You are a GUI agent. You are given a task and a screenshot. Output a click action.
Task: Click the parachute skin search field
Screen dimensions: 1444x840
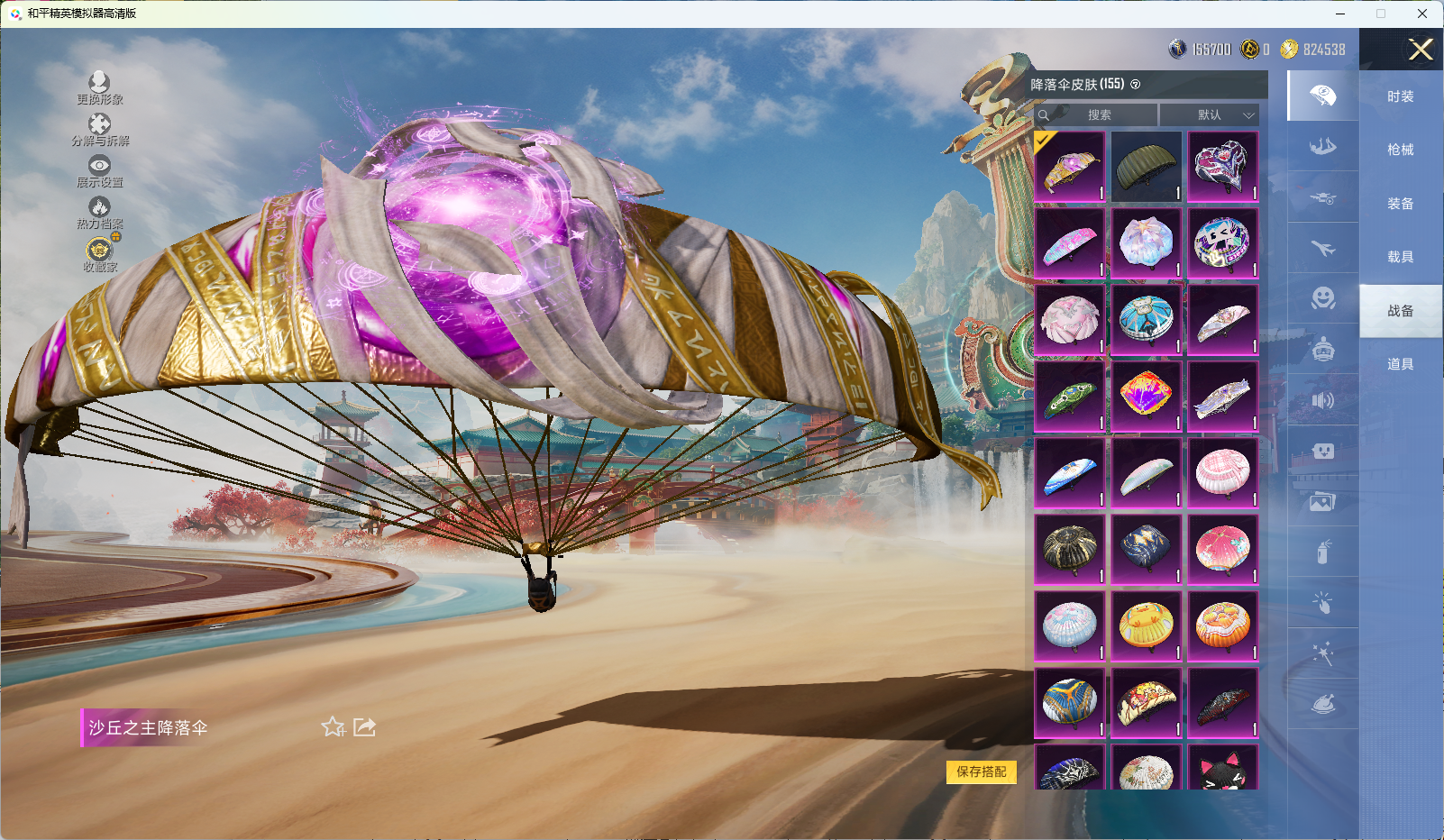pyautogui.click(x=1098, y=115)
